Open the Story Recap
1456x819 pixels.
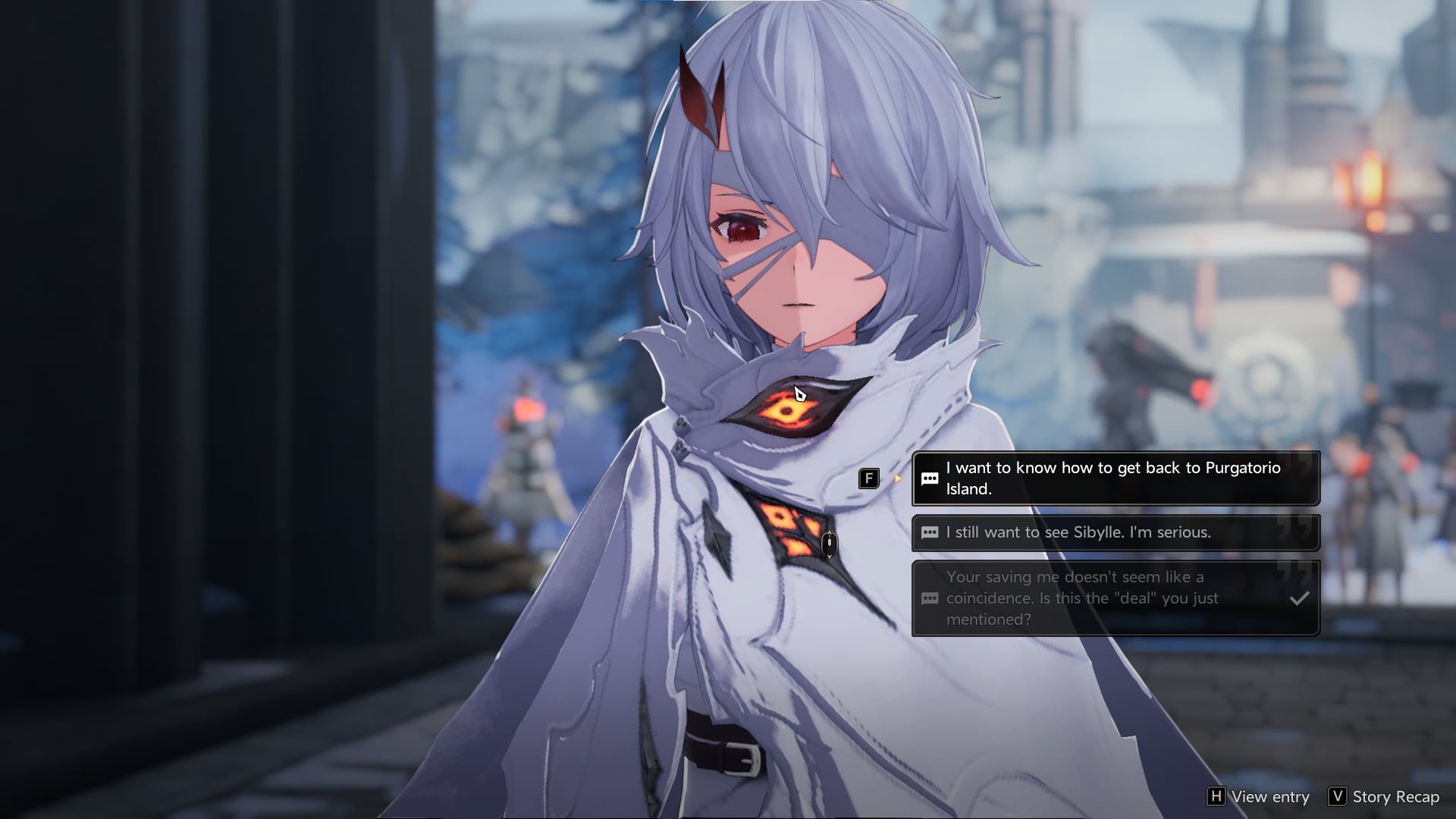(x=1385, y=796)
